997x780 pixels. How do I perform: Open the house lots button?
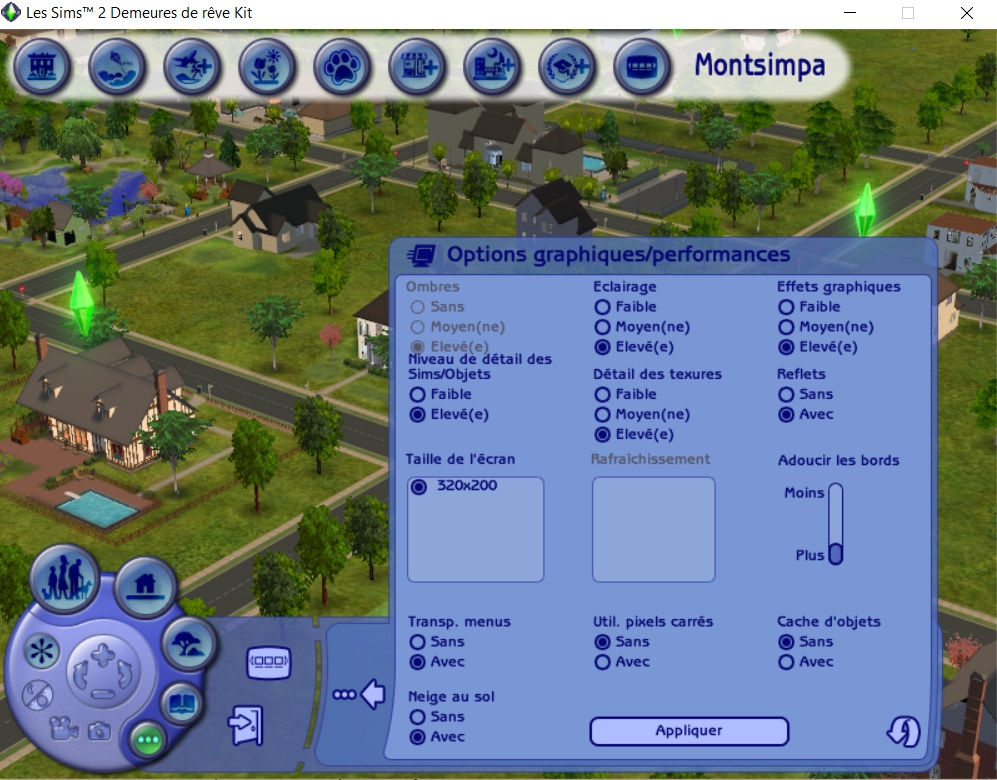[x=145, y=586]
